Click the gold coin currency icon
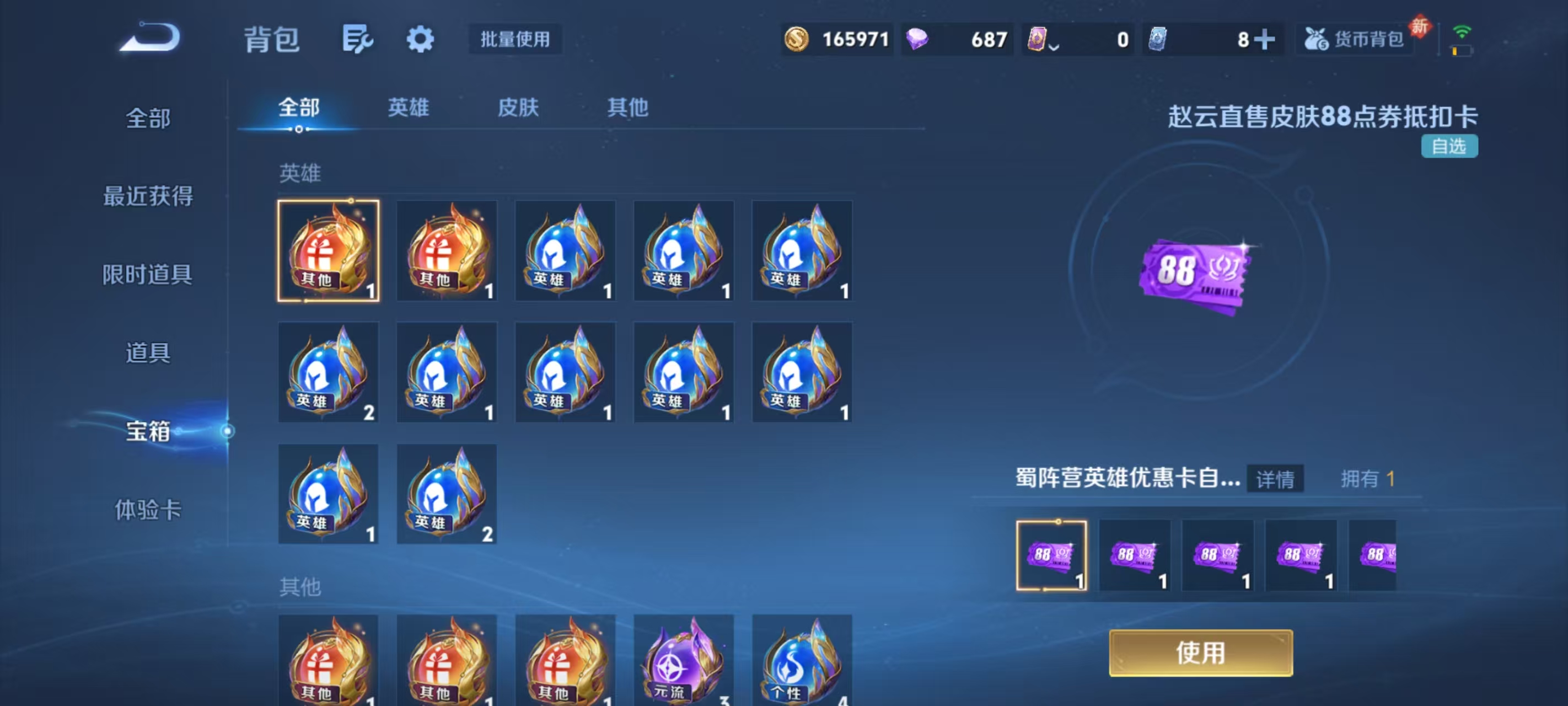 click(797, 39)
